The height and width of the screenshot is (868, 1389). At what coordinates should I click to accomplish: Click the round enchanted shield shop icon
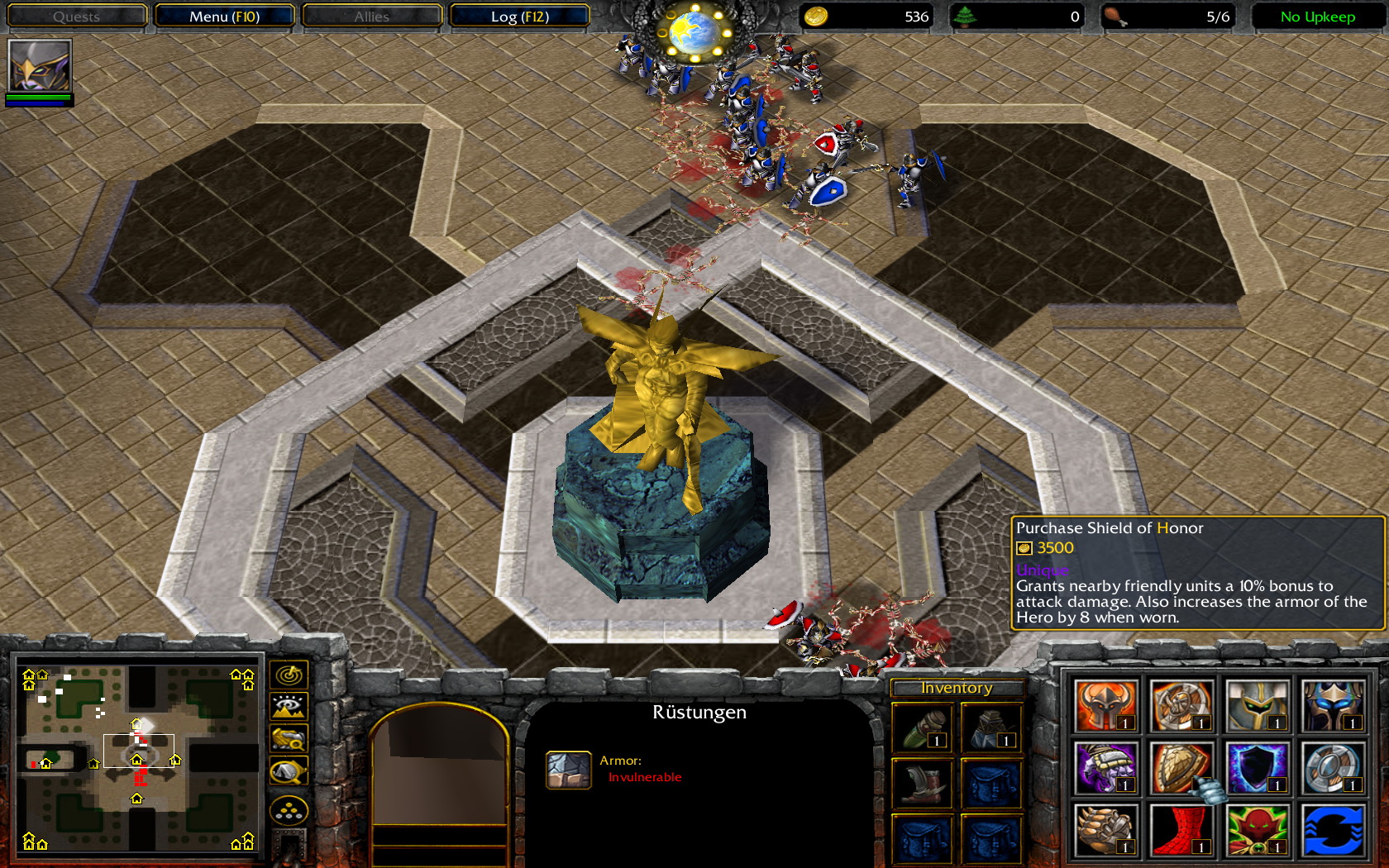(1334, 770)
